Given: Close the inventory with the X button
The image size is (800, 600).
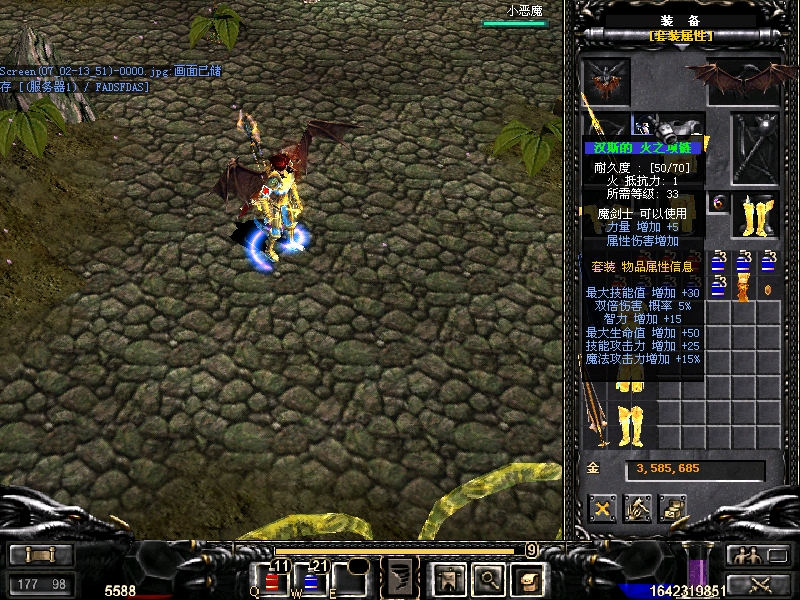Looking at the screenshot, I should (602, 508).
